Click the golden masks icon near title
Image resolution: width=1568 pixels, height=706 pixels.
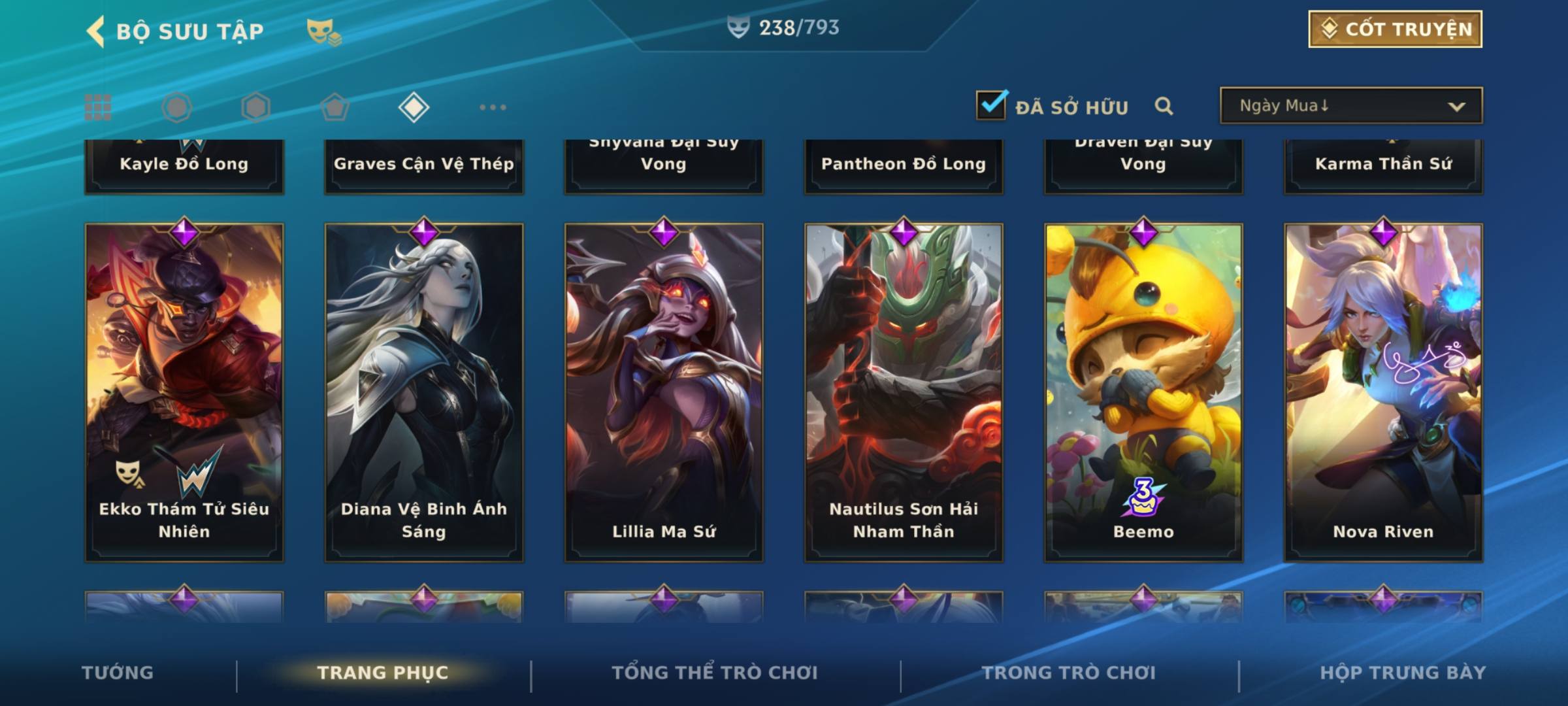[x=323, y=31]
